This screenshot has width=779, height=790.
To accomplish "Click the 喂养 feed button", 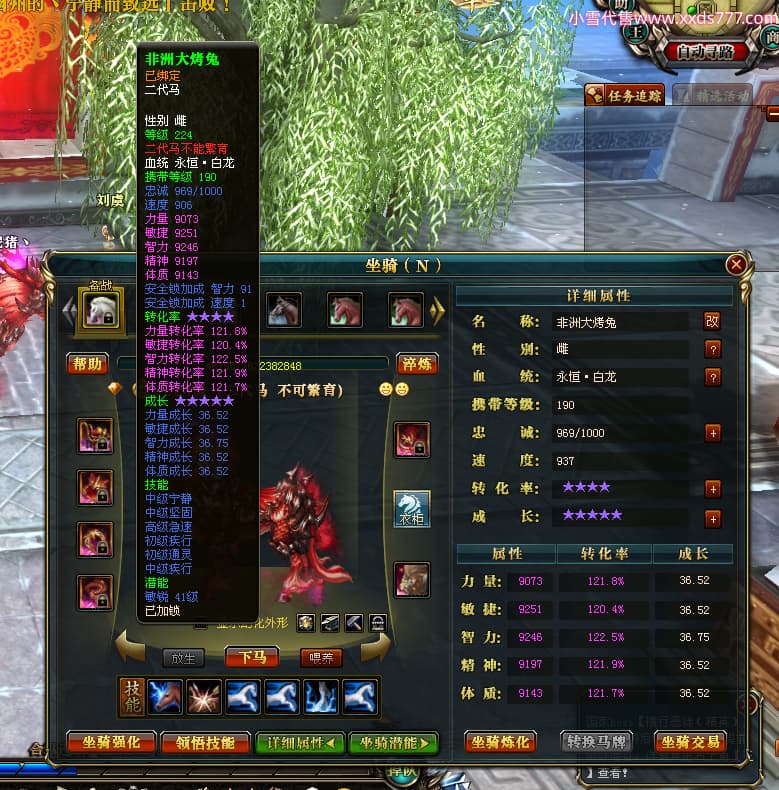I will tap(321, 657).
